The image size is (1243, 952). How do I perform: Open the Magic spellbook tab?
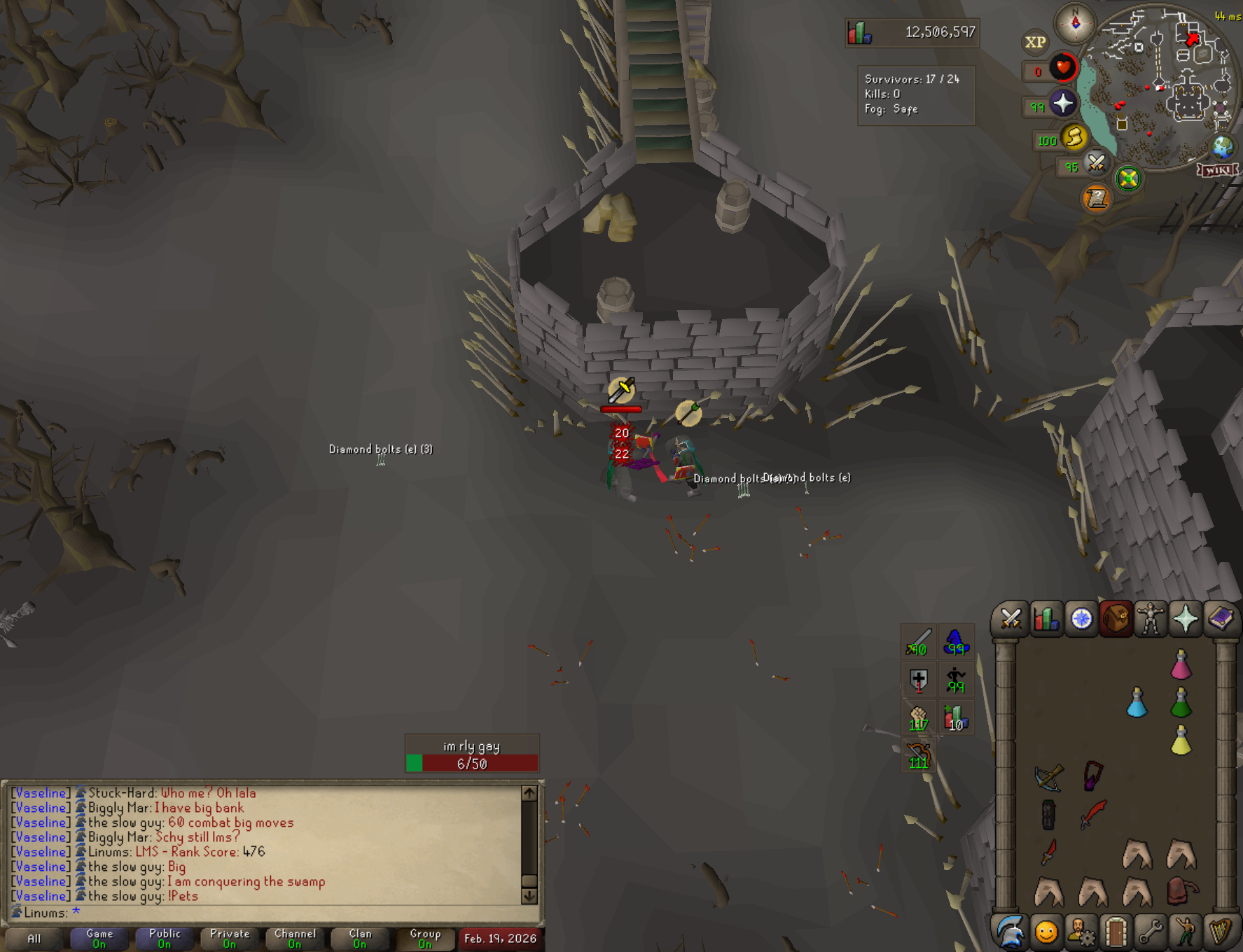tap(1220, 619)
